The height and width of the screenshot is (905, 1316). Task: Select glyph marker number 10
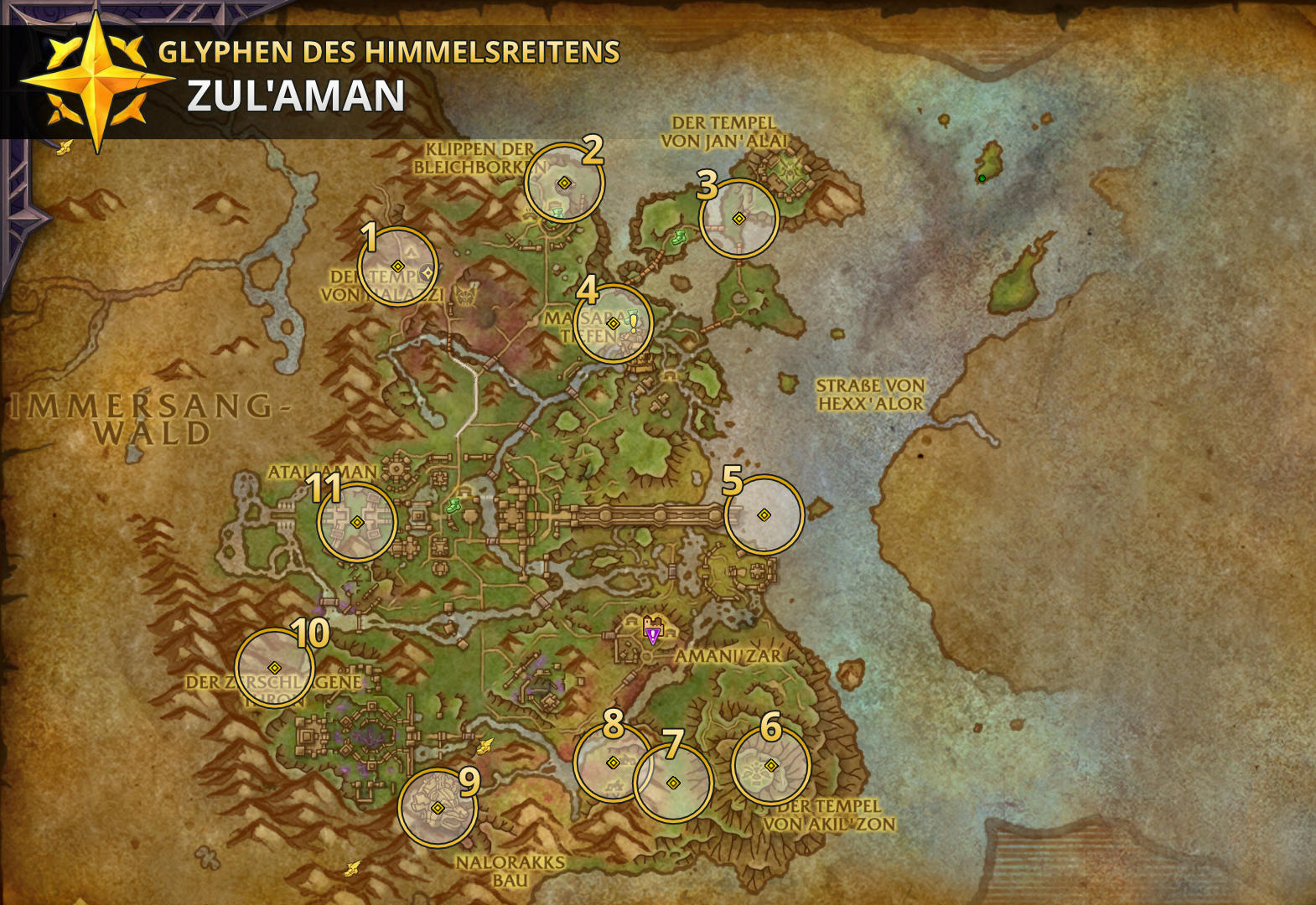pos(274,667)
